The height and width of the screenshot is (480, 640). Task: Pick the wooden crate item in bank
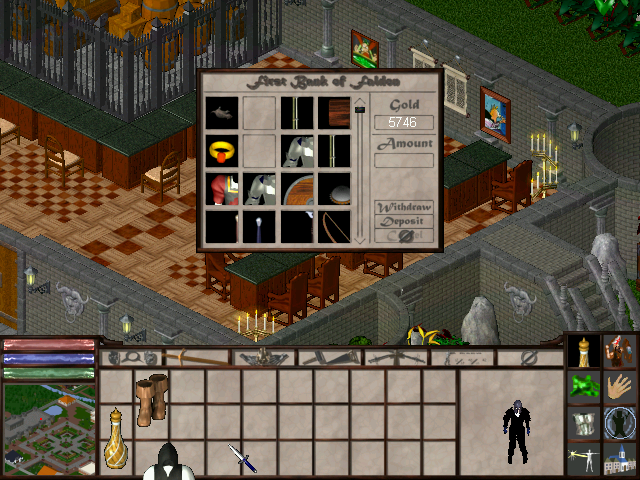(334, 112)
